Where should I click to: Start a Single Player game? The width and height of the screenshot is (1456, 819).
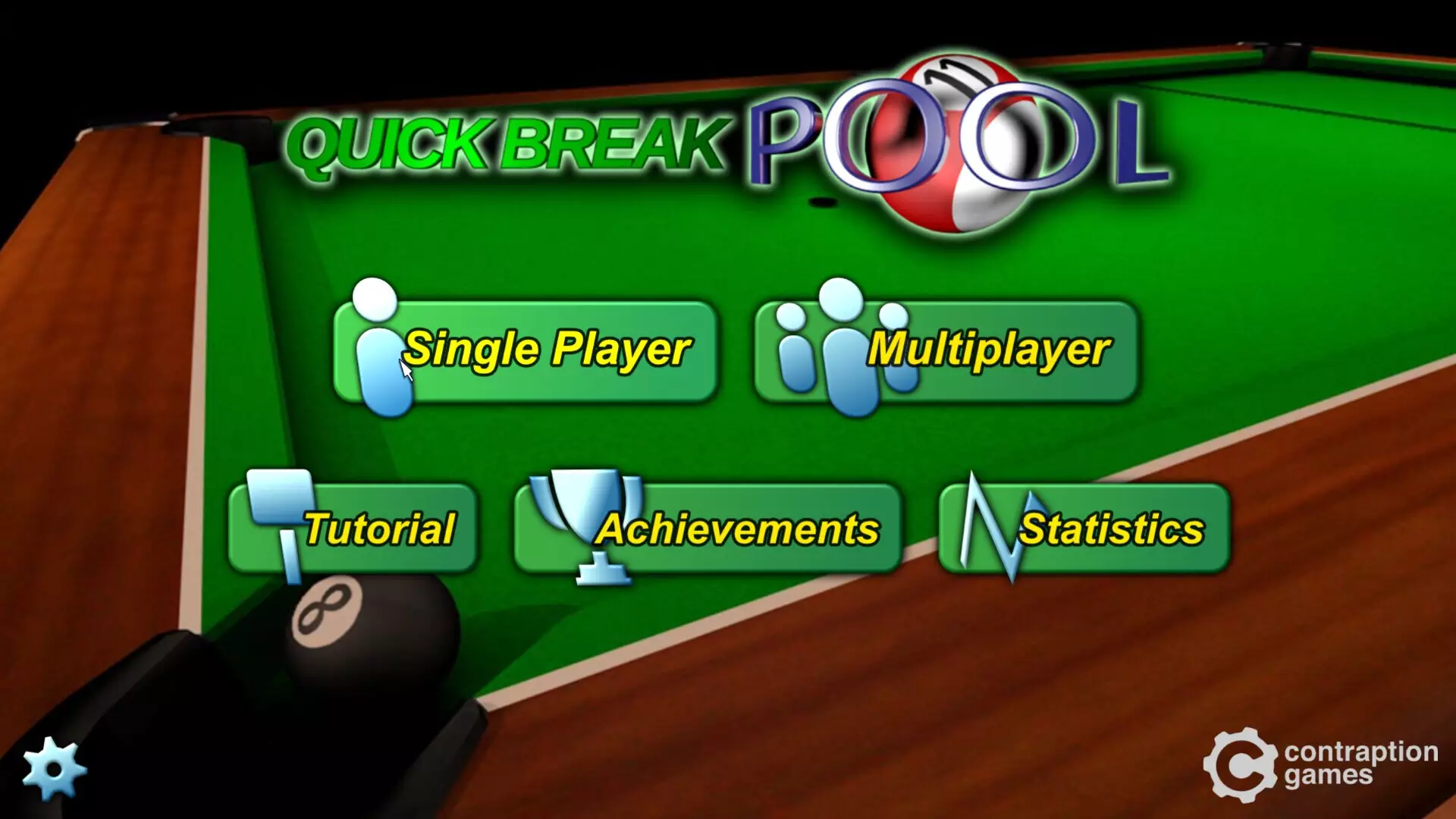pyautogui.click(x=546, y=350)
